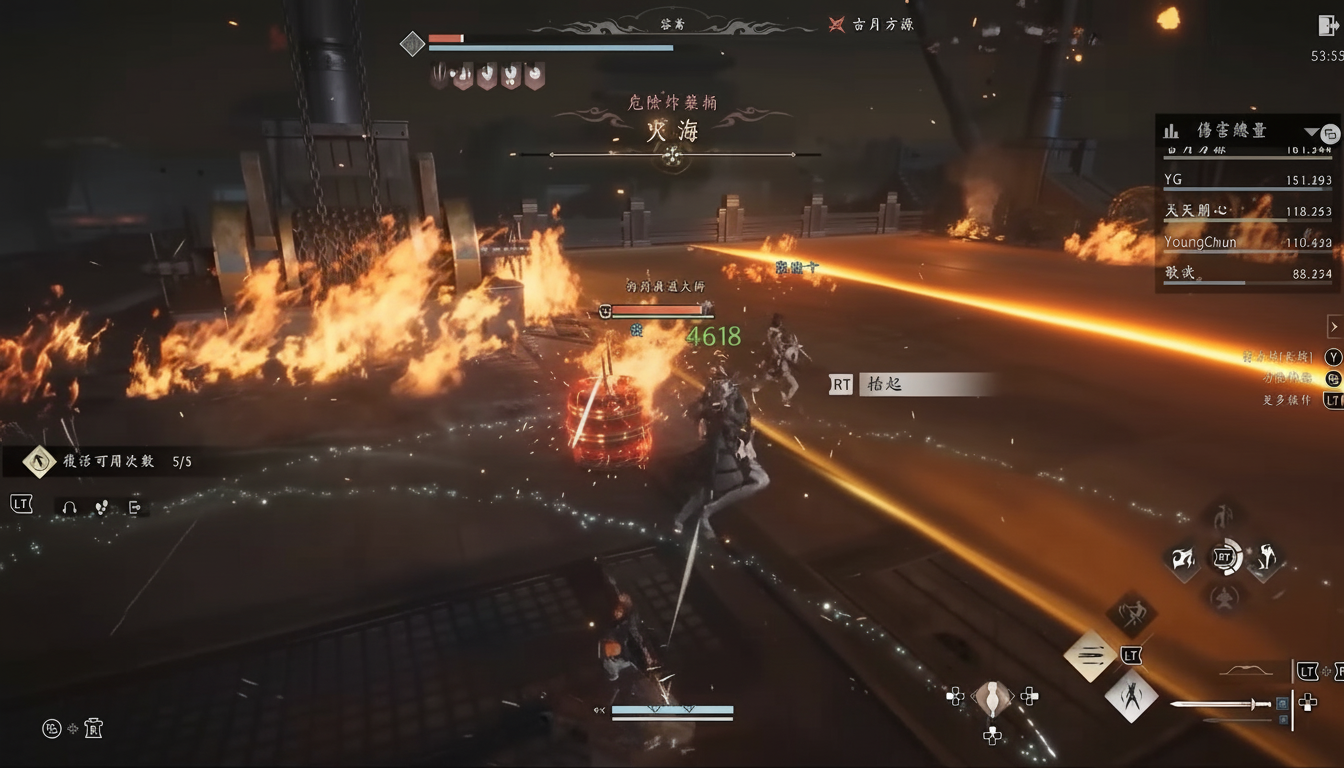Select the gourd healing item slot
The width and height of the screenshot is (1344, 768).
992,698
